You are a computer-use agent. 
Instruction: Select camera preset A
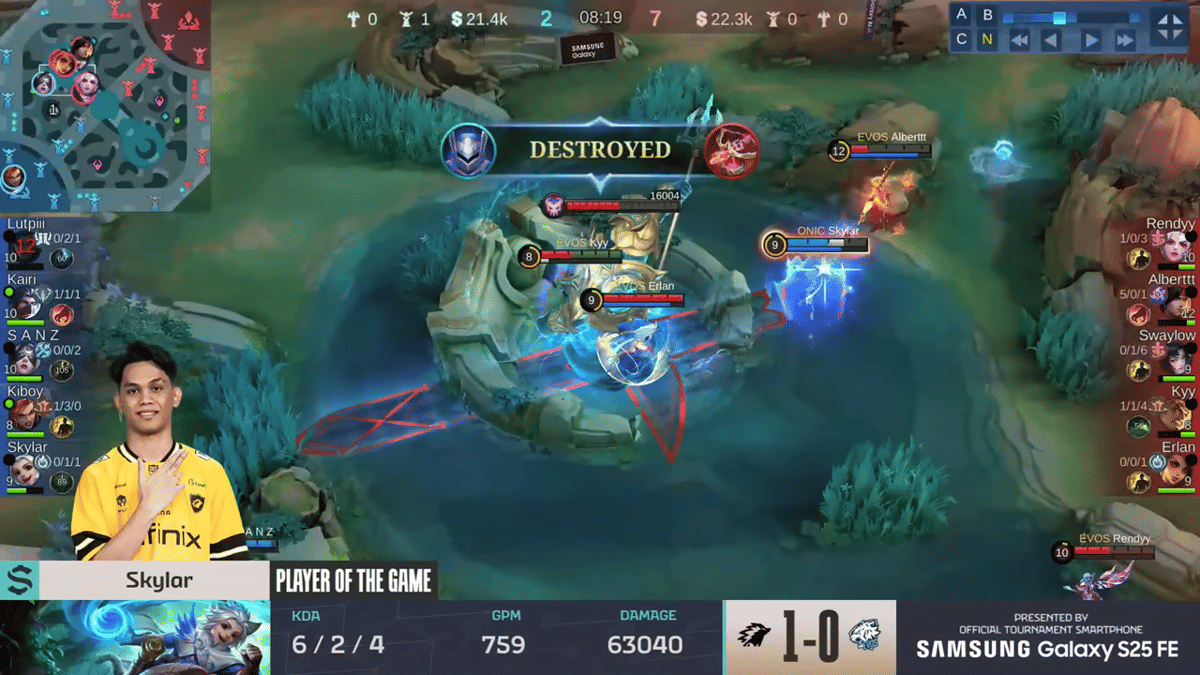(962, 15)
